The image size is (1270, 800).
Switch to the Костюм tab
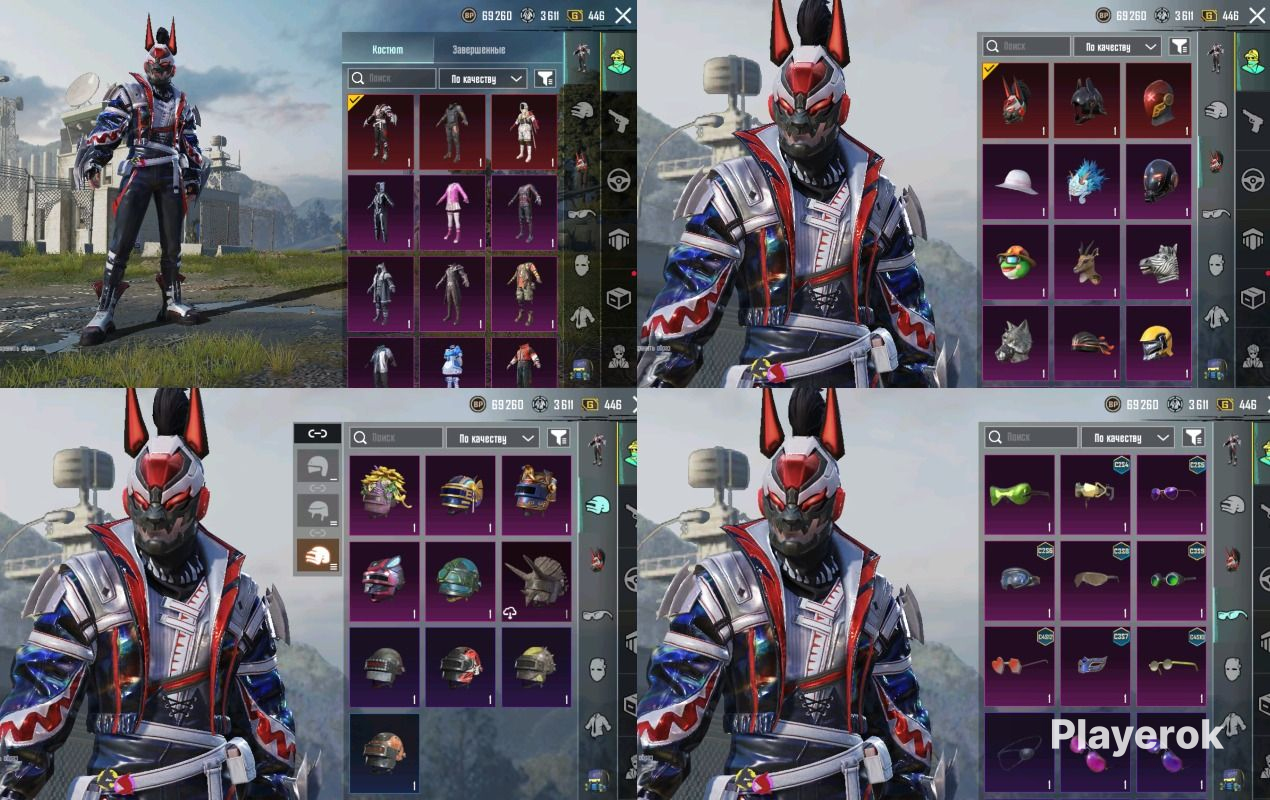pos(388,49)
